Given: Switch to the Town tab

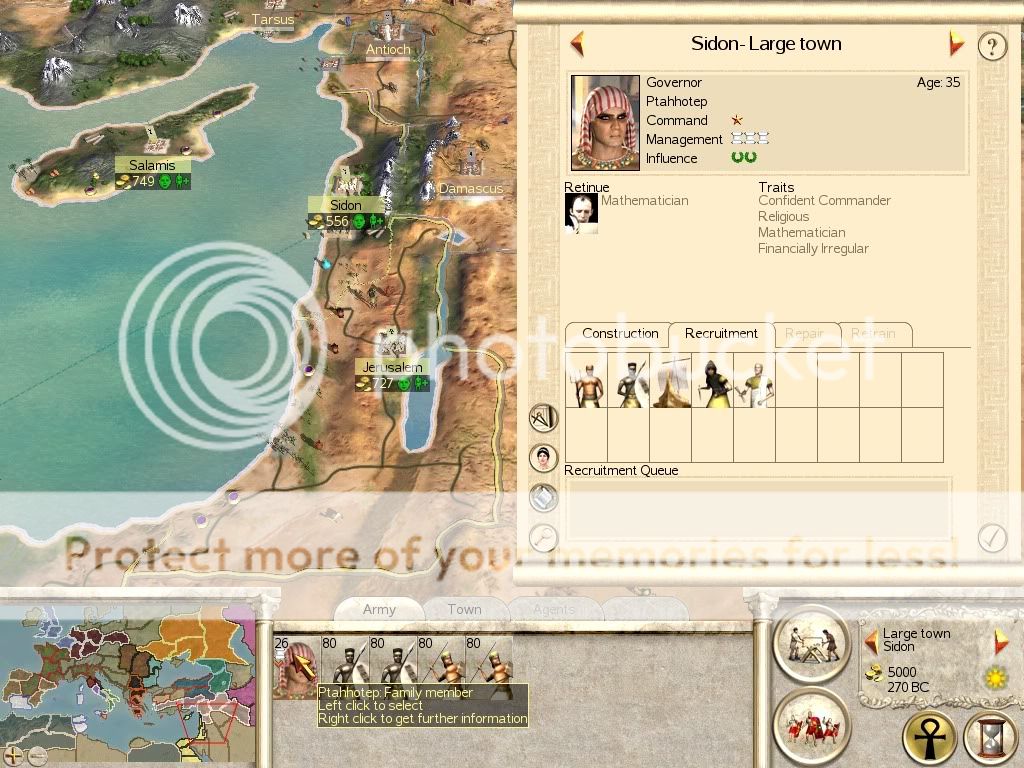Looking at the screenshot, I should click(464, 609).
